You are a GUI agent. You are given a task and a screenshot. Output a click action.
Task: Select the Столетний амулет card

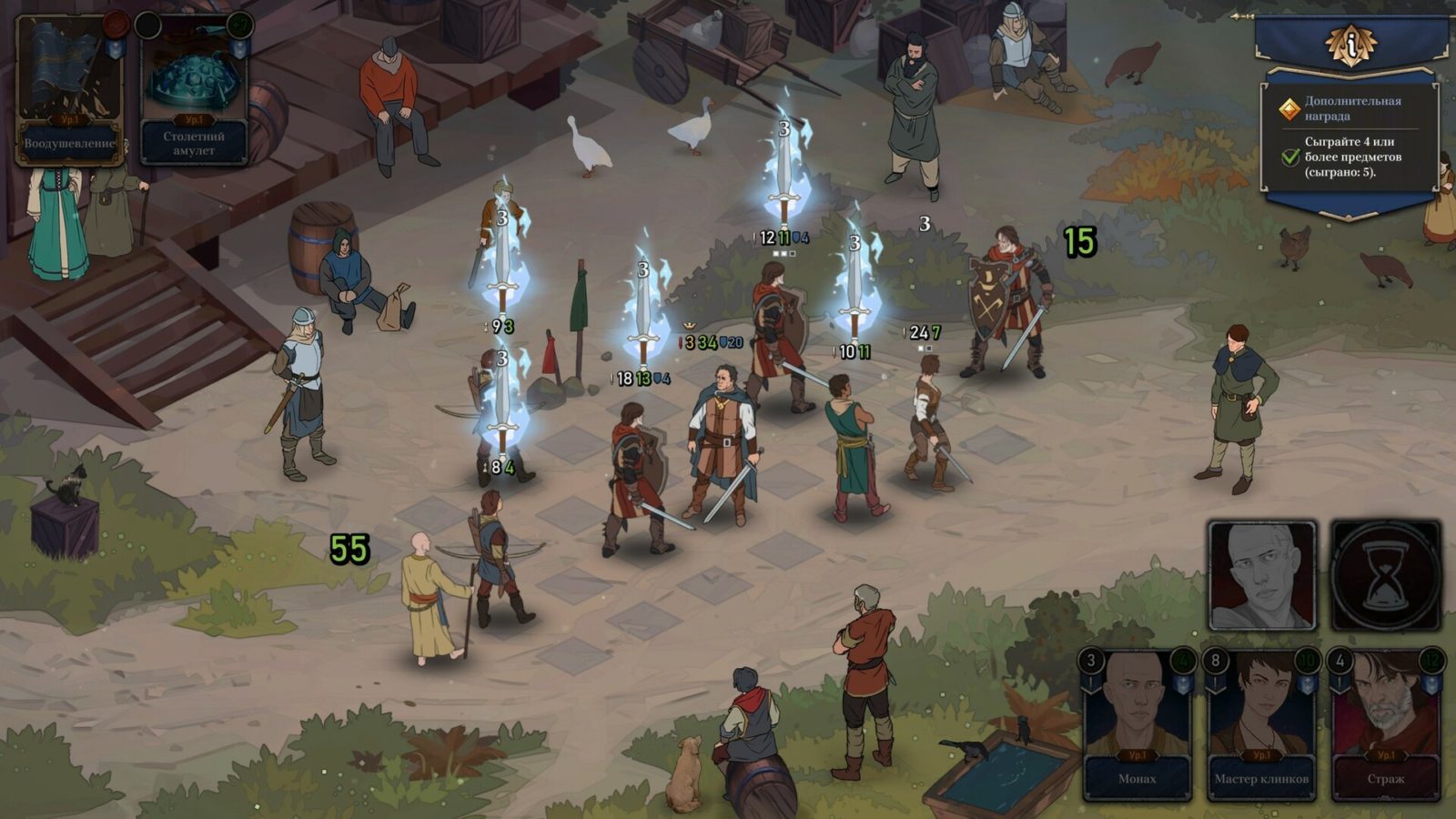[x=194, y=91]
